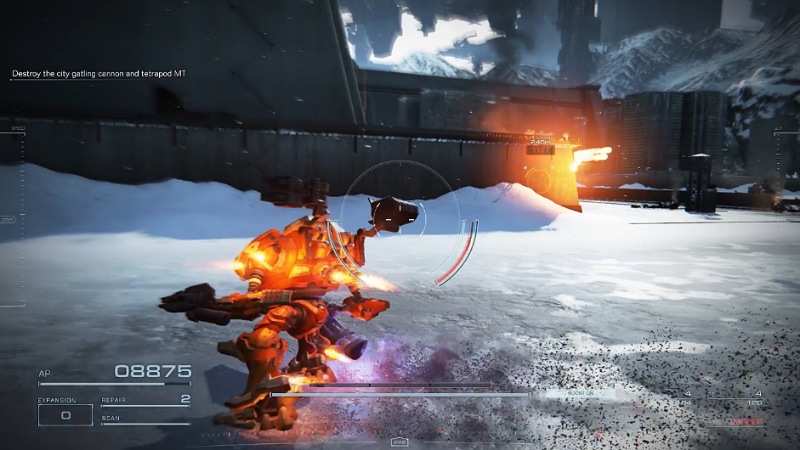The width and height of the screenshot is (800, 450).
Task: Select the Expansion slot box
Action: point(65,414)
